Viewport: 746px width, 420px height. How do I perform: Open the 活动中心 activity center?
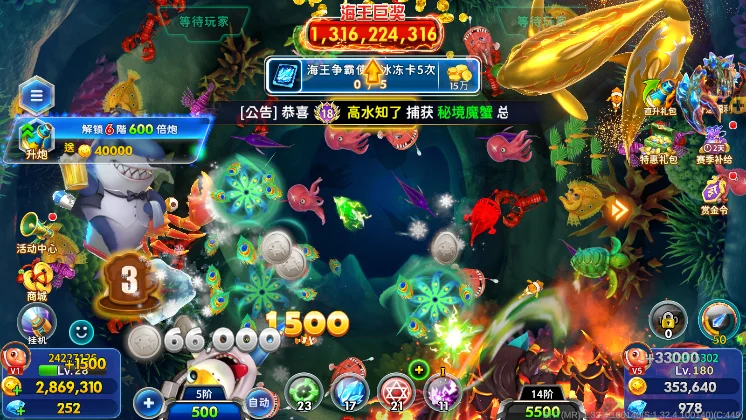pyautogui.click(x=36, y=229)
